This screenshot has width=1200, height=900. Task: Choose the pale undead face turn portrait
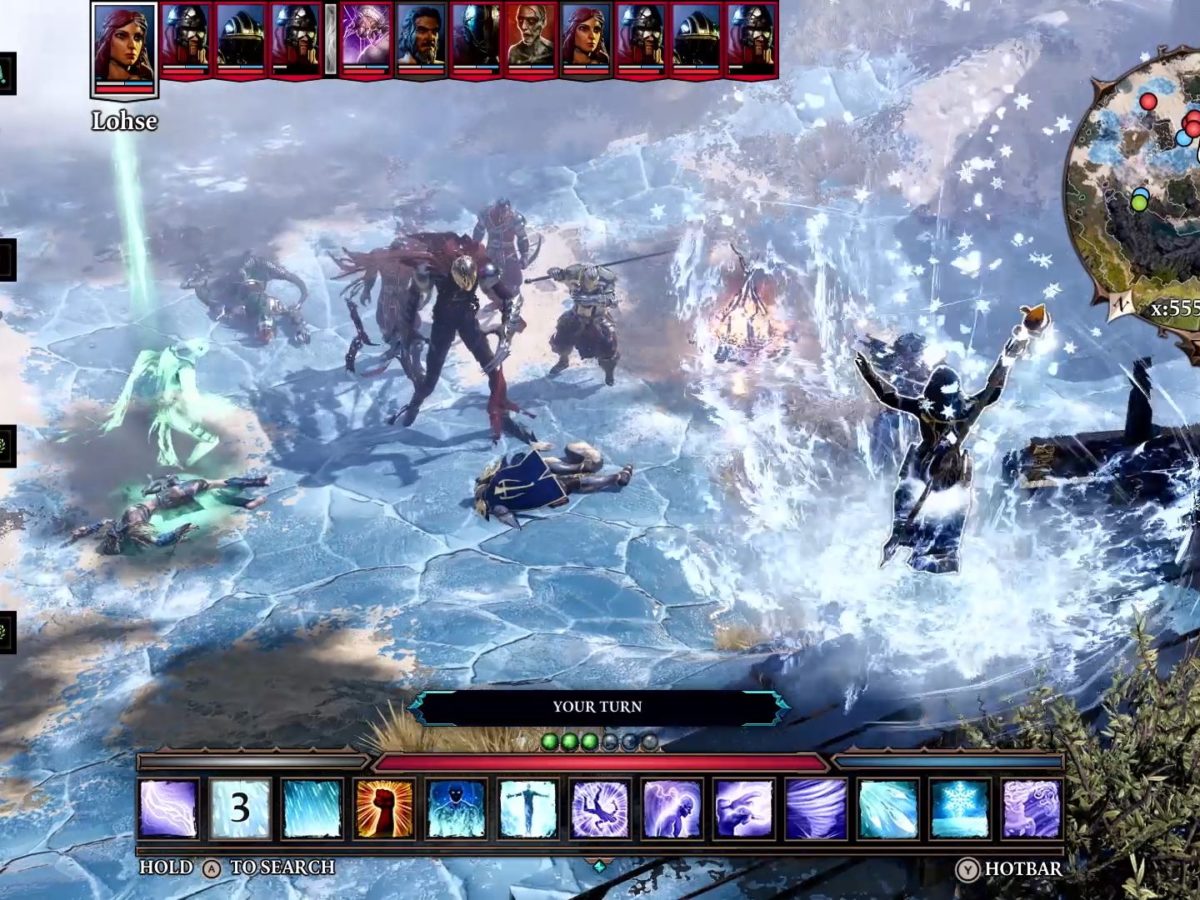click(x=531, y=38)
